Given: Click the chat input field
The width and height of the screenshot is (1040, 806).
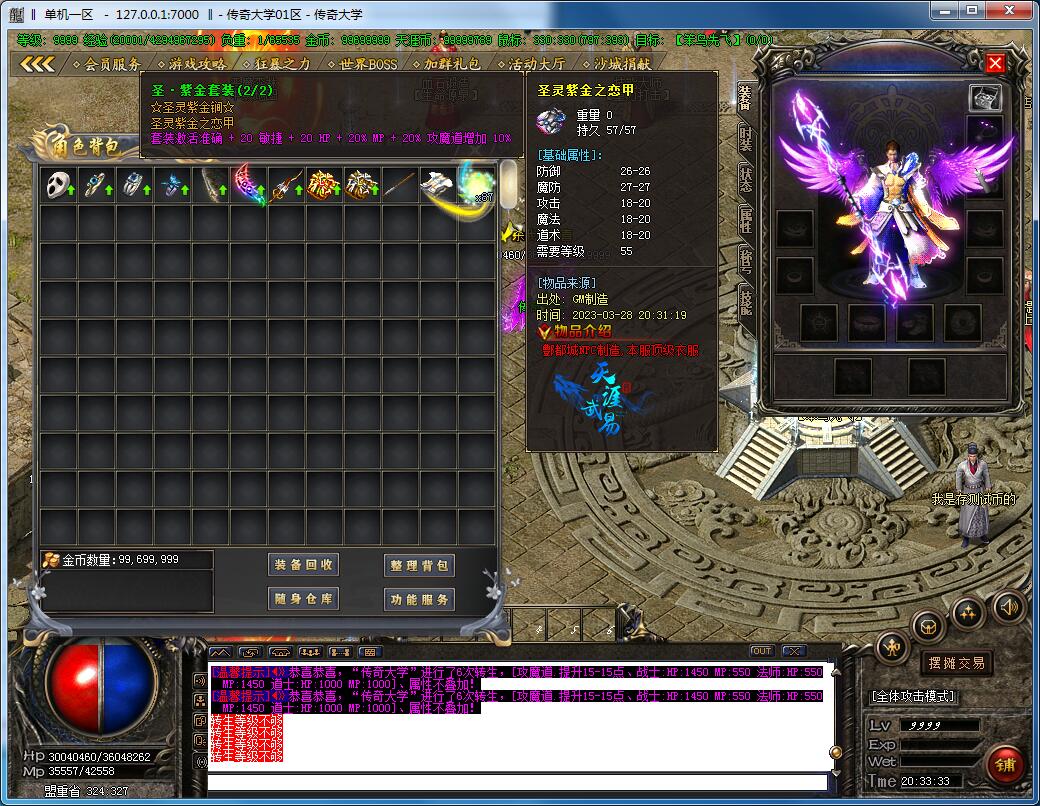Looking at the screenshot, I should click(516, 780).
